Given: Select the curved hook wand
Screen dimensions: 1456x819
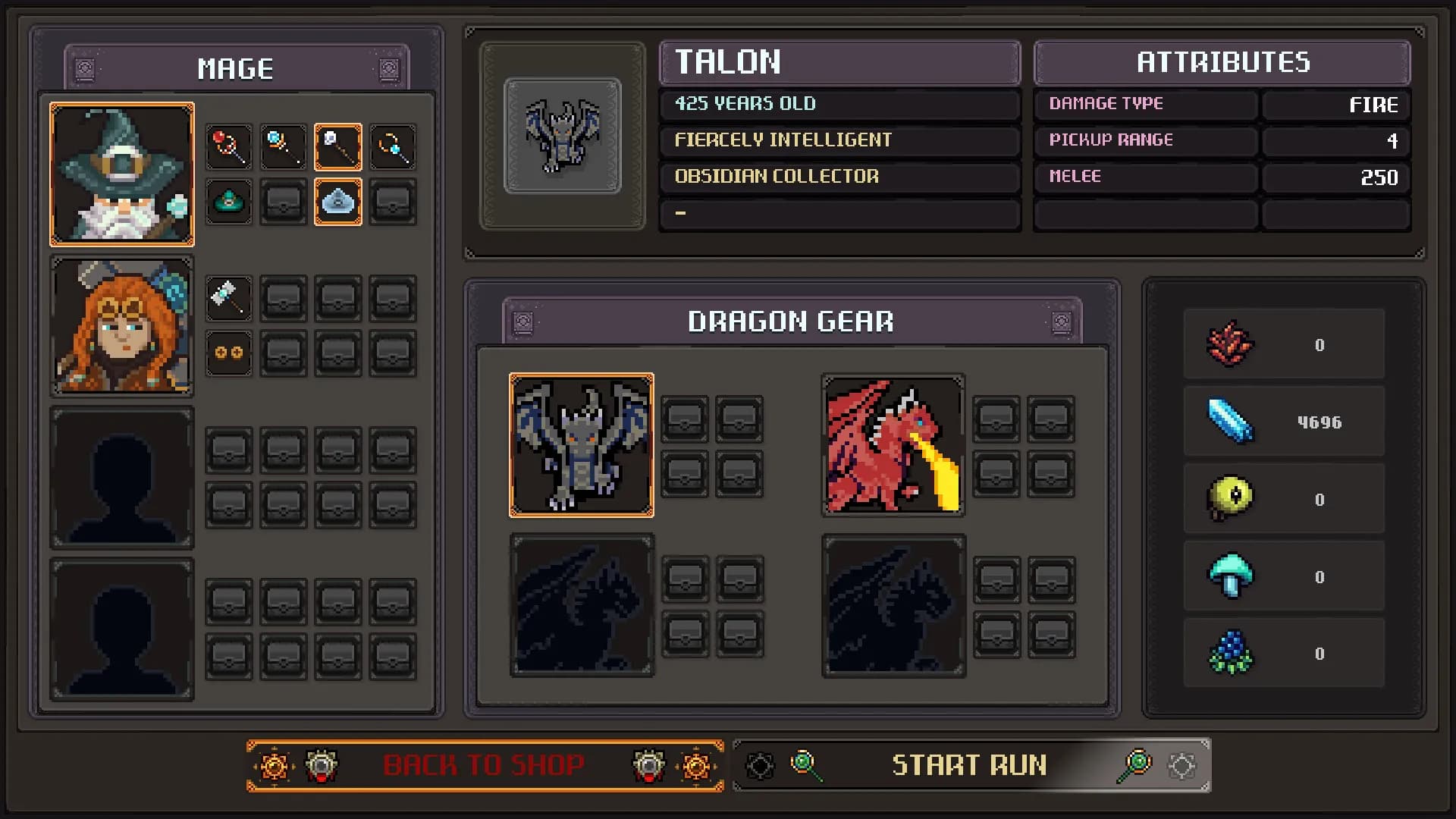Looking at the screenshot, I should 393,147.
